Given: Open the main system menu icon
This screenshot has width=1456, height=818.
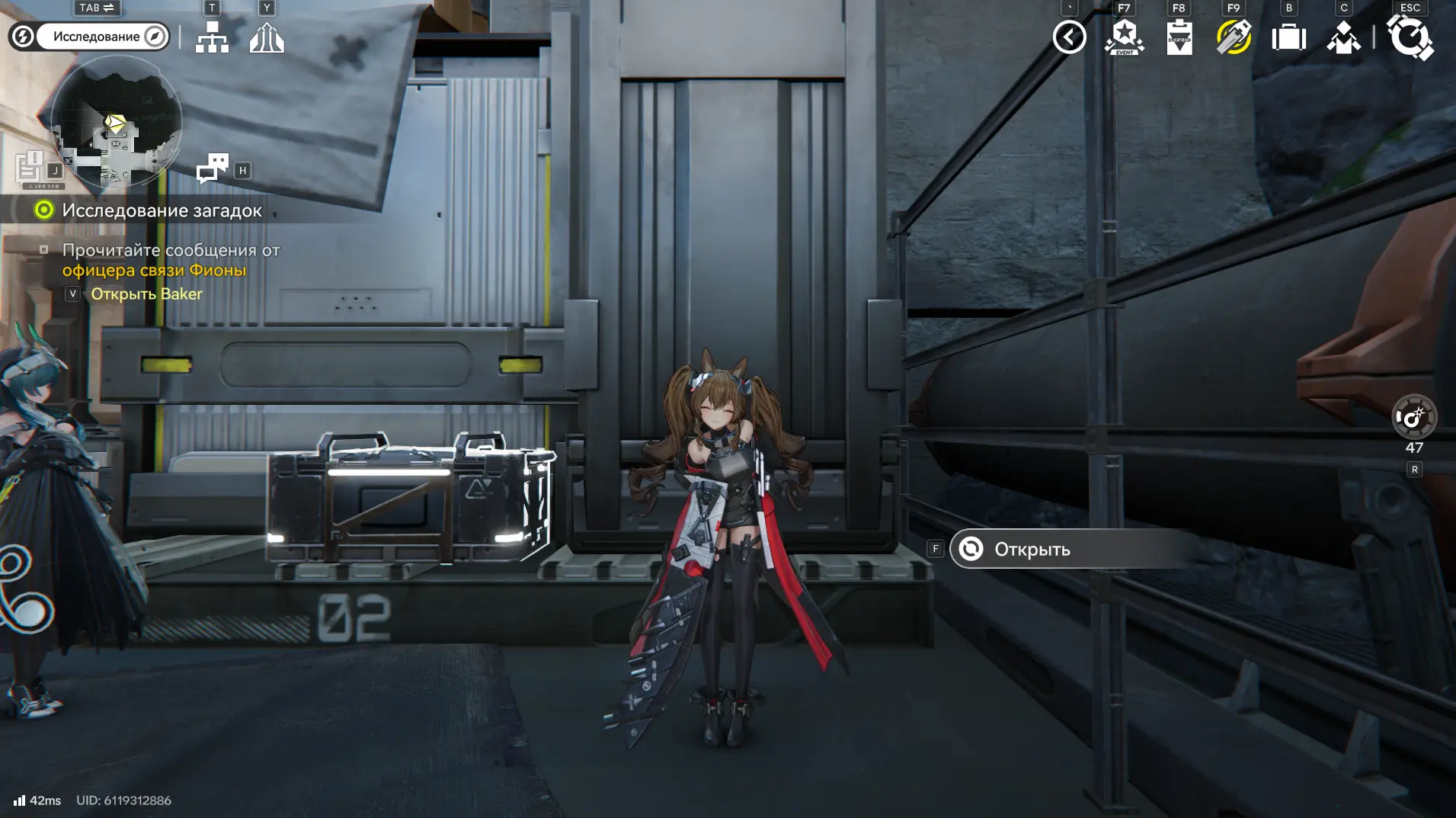Looking at the screenshot, I should point(1410,37).
